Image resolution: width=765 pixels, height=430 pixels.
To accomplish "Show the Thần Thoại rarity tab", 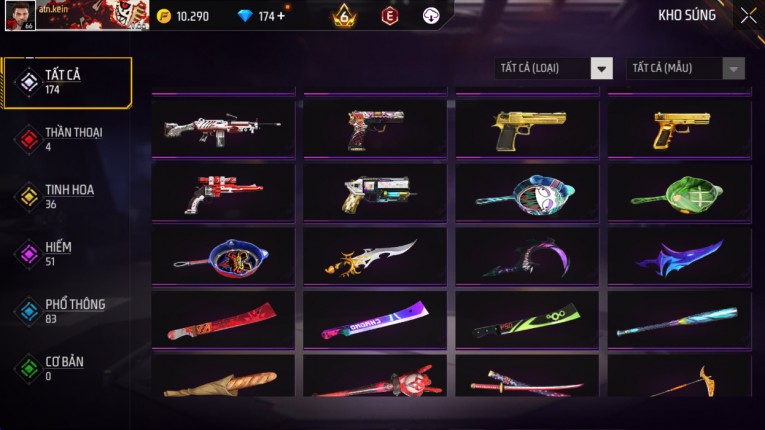I will click(x=68, y=139).
